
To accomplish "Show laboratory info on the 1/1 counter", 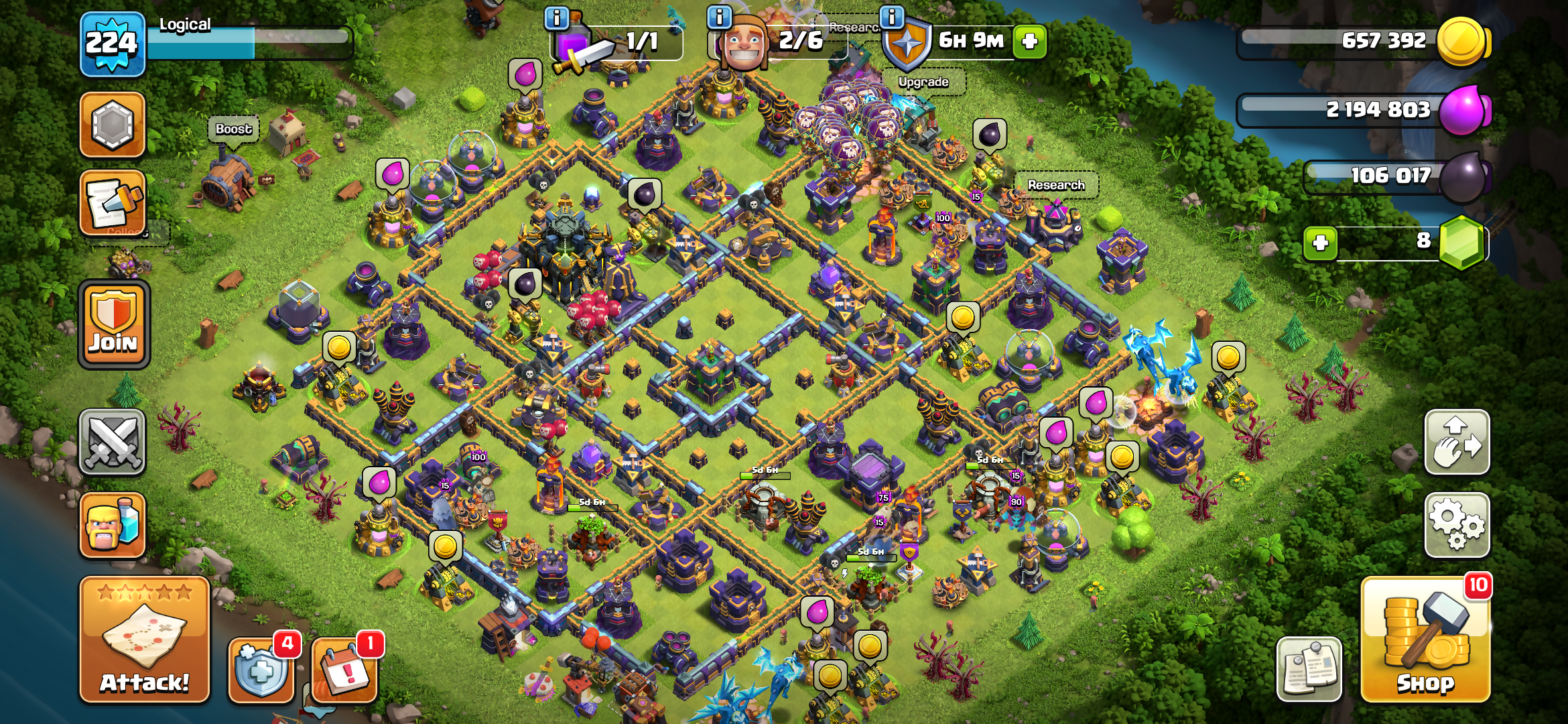I will pyautogui.click(x=557, y=17).
